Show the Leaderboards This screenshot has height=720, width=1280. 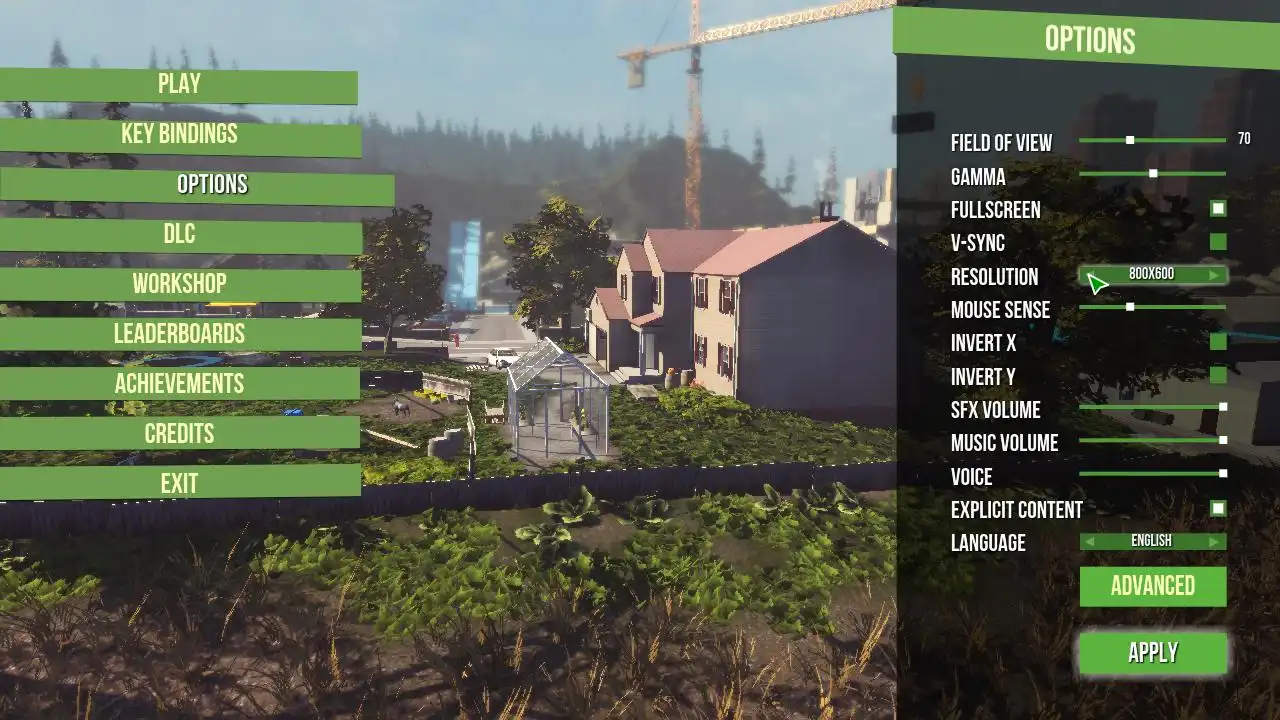click(179, 334)
